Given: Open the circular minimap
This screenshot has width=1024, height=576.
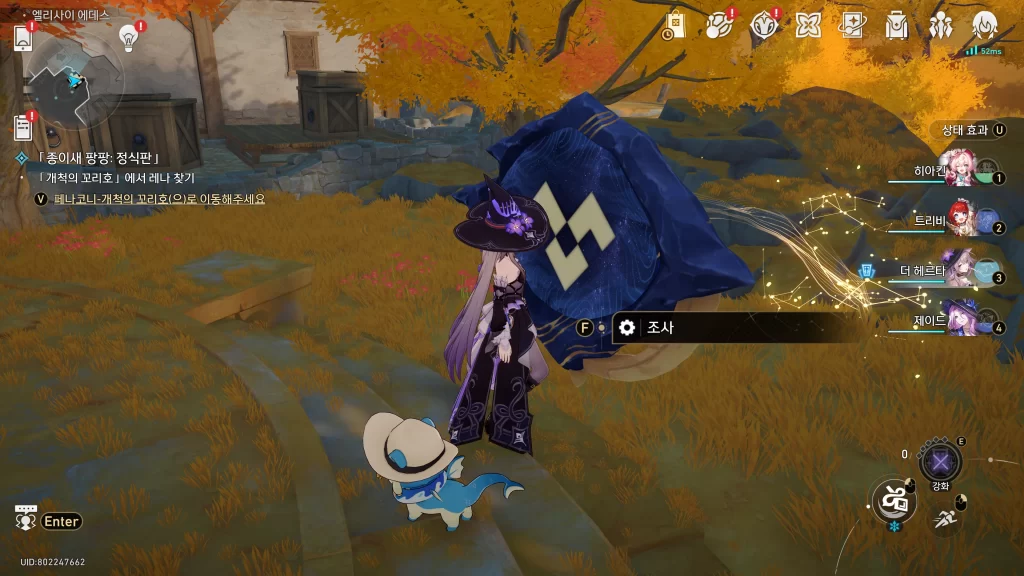Looking at the screenshot, I should pyautogui.click(x=75, y=80).
